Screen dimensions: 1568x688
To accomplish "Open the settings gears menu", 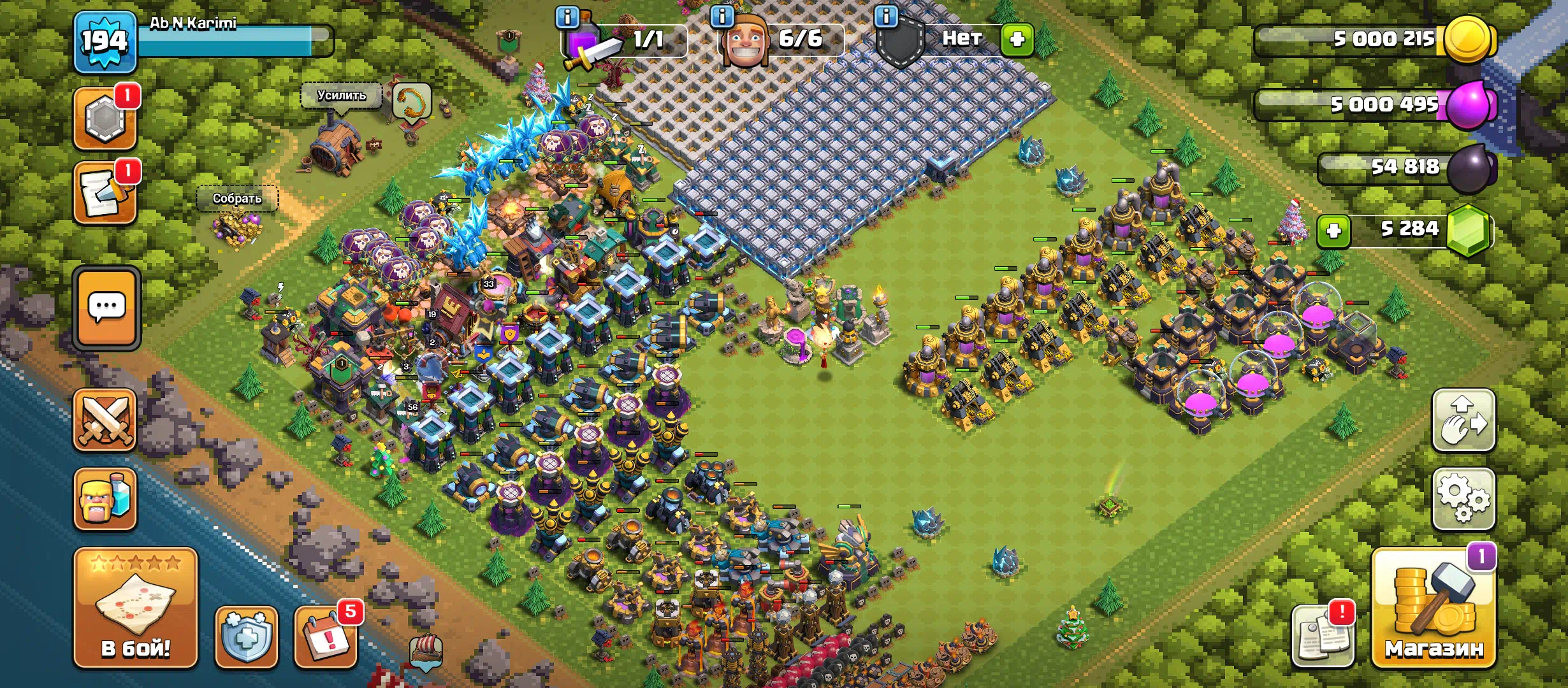I will pos(1463,499).
